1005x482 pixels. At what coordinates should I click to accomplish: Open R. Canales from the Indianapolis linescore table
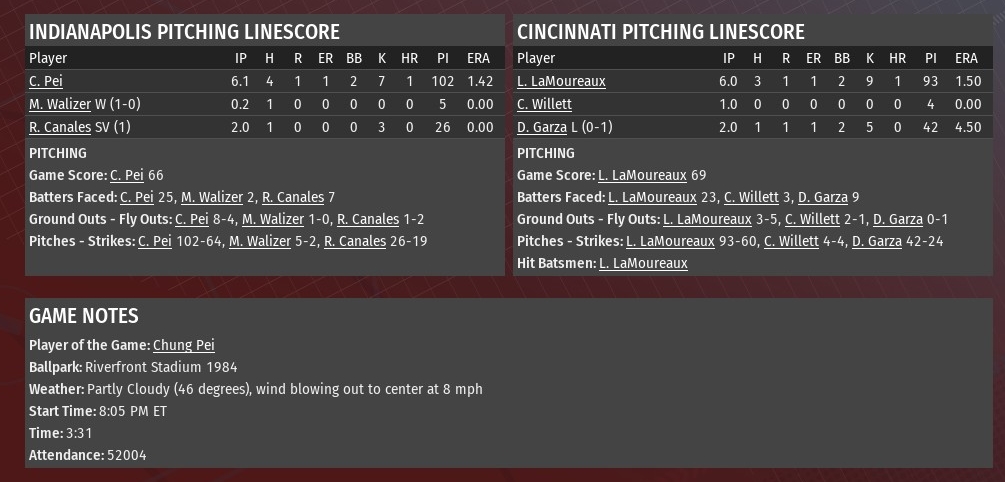tap(60, 127)
